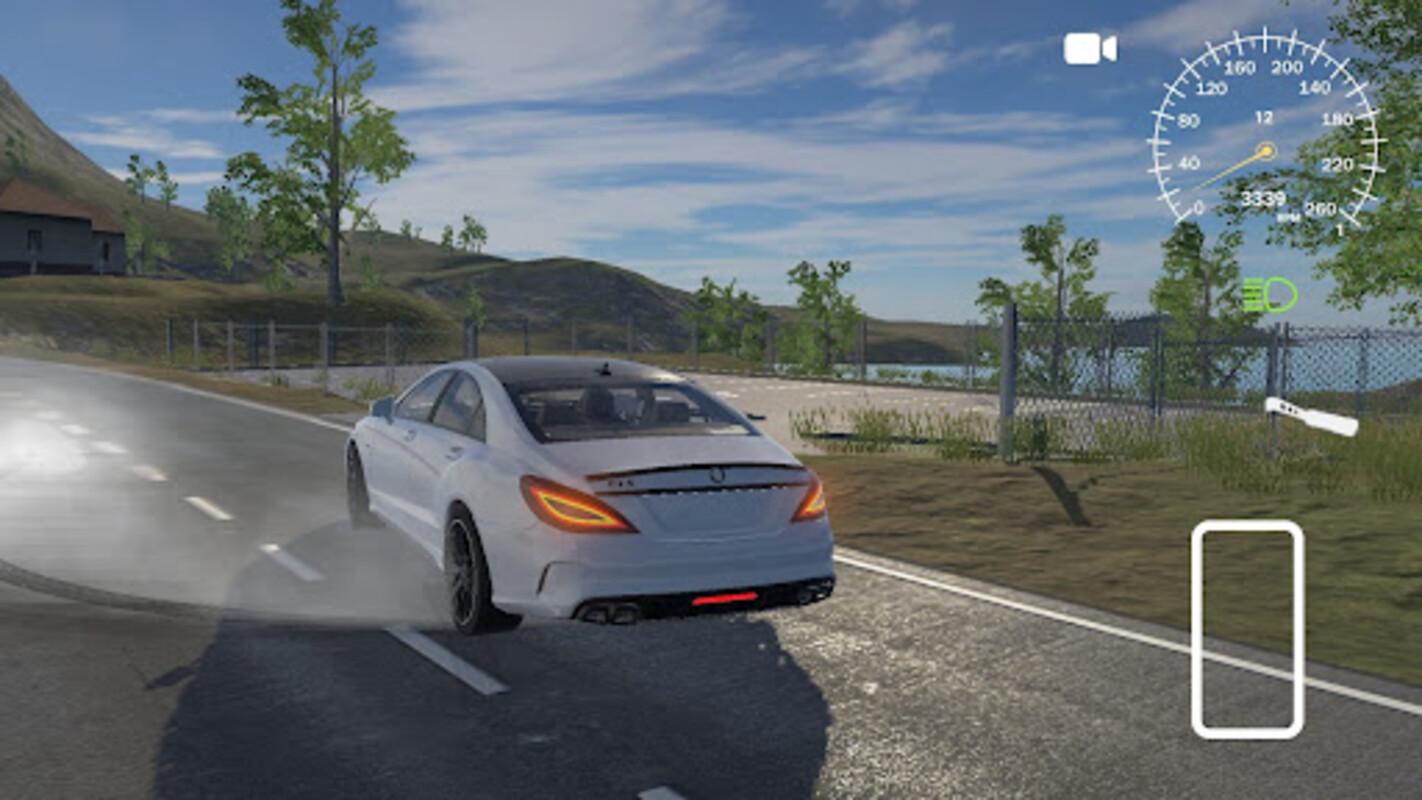The height and width of the screenshot is (800, 1422).
Task: Tap the 260 mark on the speedometer
Action: [x=1322, y=210]
